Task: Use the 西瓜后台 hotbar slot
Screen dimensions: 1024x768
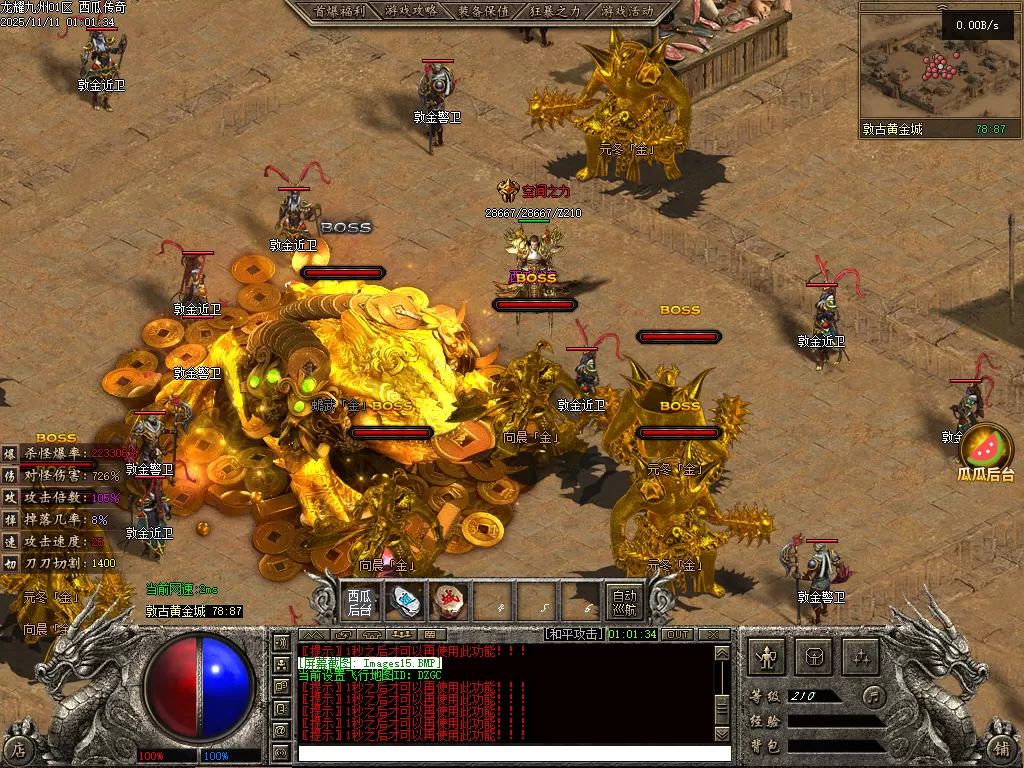Action: click(360, 601)
